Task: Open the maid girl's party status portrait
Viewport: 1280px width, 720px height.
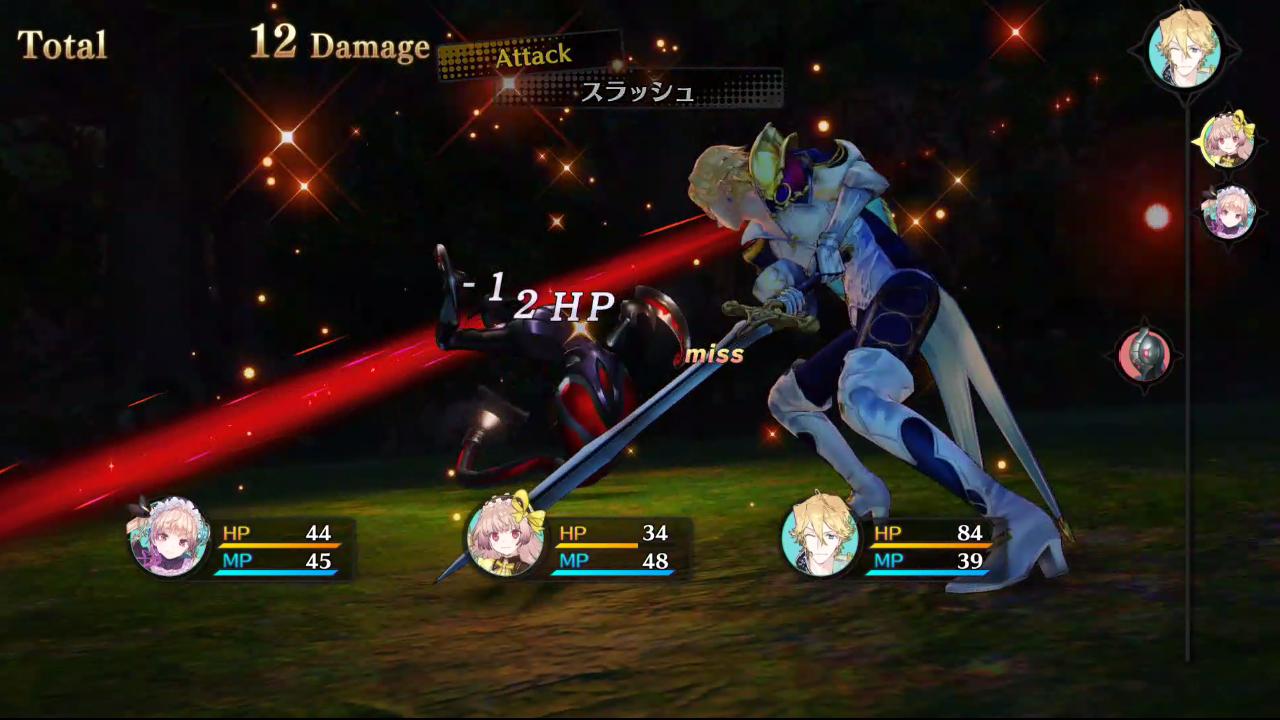Action: 167,540
